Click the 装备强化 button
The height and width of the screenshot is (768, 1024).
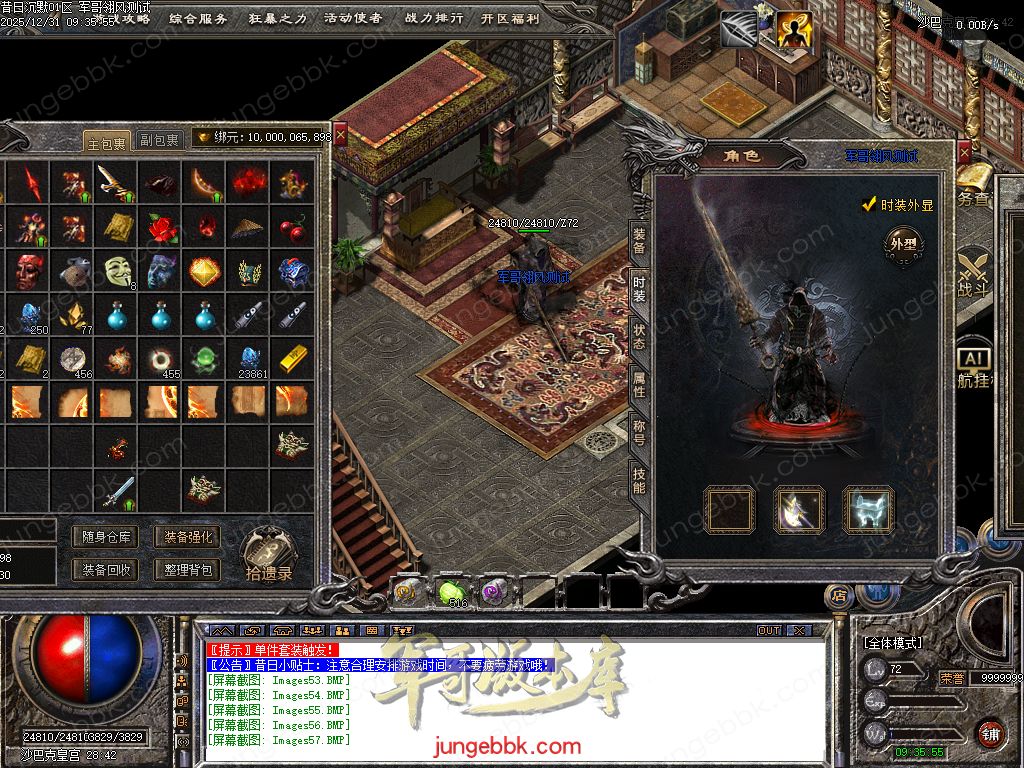[187, 537]
